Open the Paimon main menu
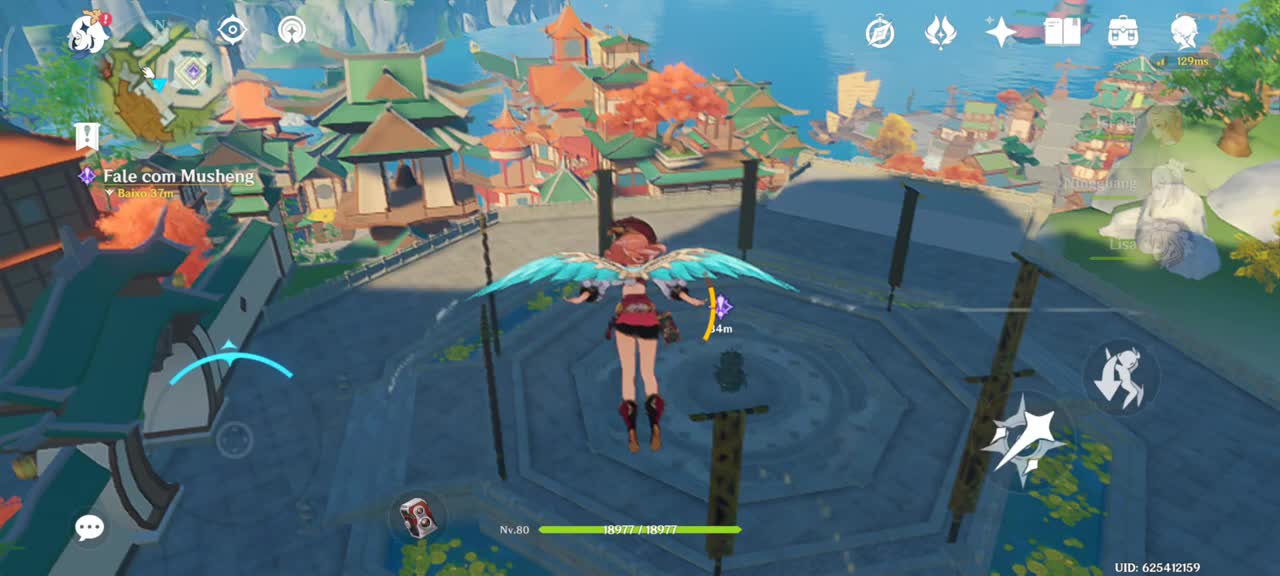1280x576 pixels. pyautogui.click(x=90, y=33)
